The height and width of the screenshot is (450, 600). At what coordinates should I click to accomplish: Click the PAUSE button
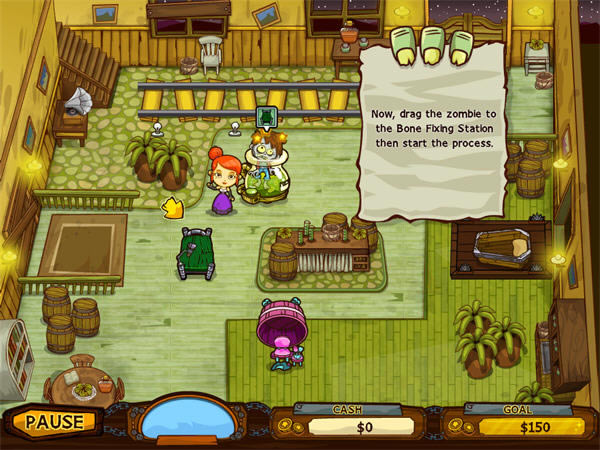(x=53, y=421)
